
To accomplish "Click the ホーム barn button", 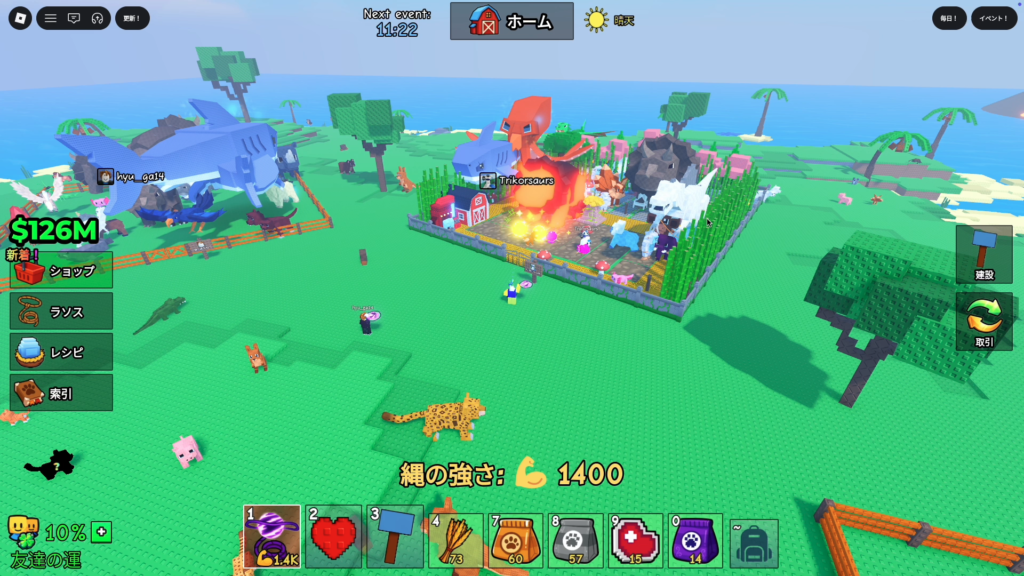I will [512, 21].
